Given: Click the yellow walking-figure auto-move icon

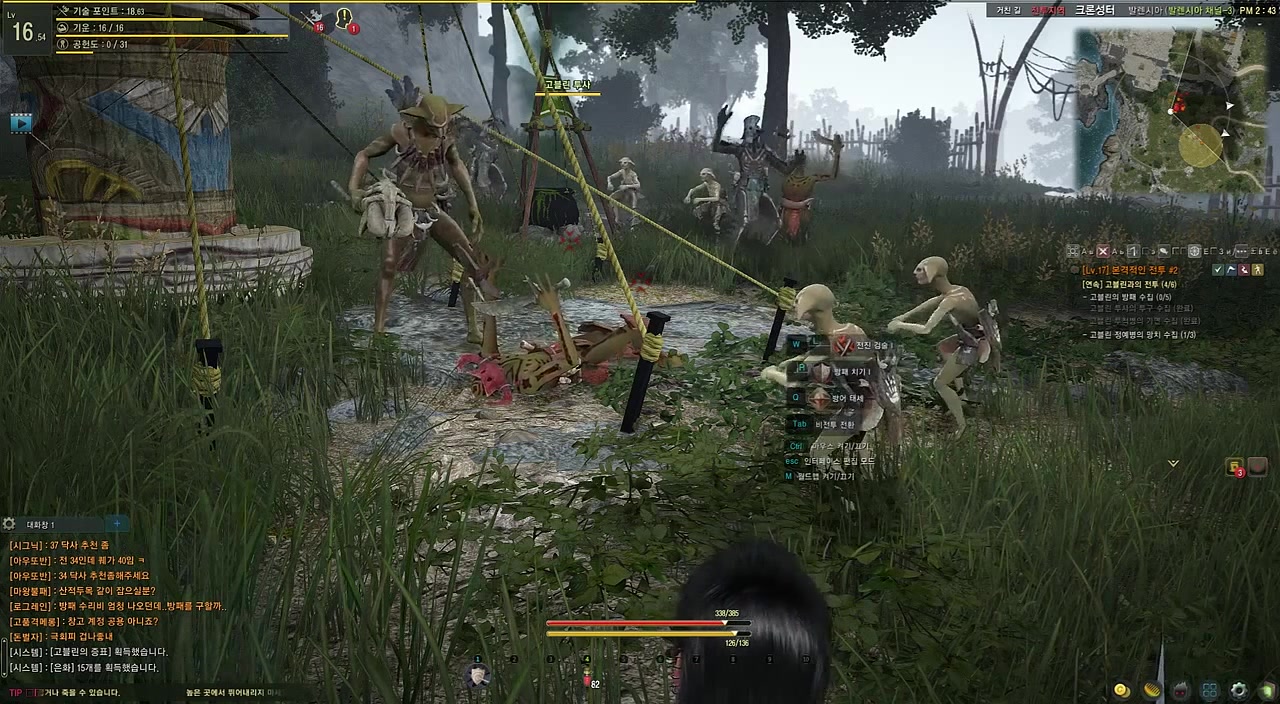Looking at the screenshot, I should tap(1257, 270).
